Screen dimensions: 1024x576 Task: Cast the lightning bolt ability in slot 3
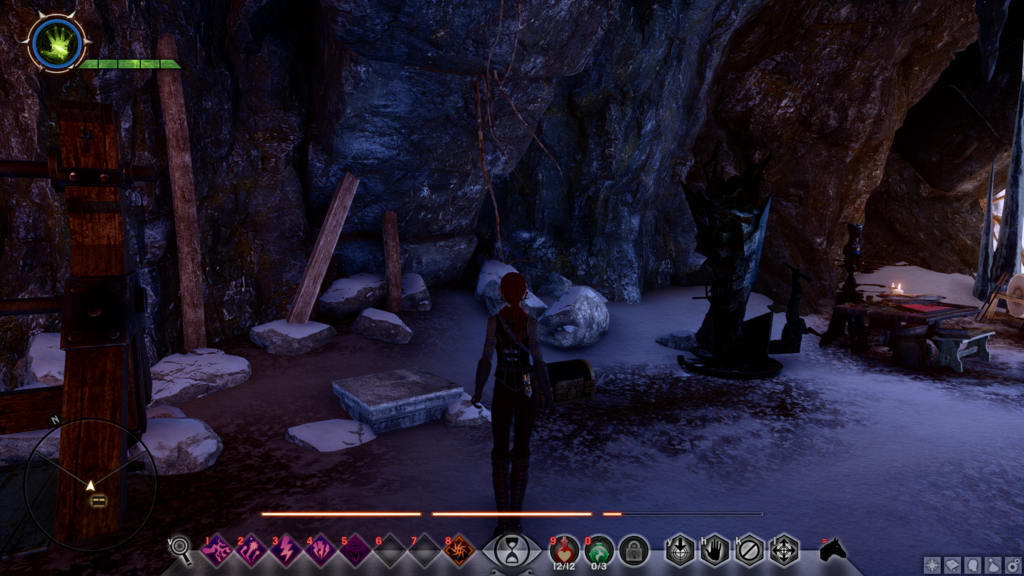[286, 549]
